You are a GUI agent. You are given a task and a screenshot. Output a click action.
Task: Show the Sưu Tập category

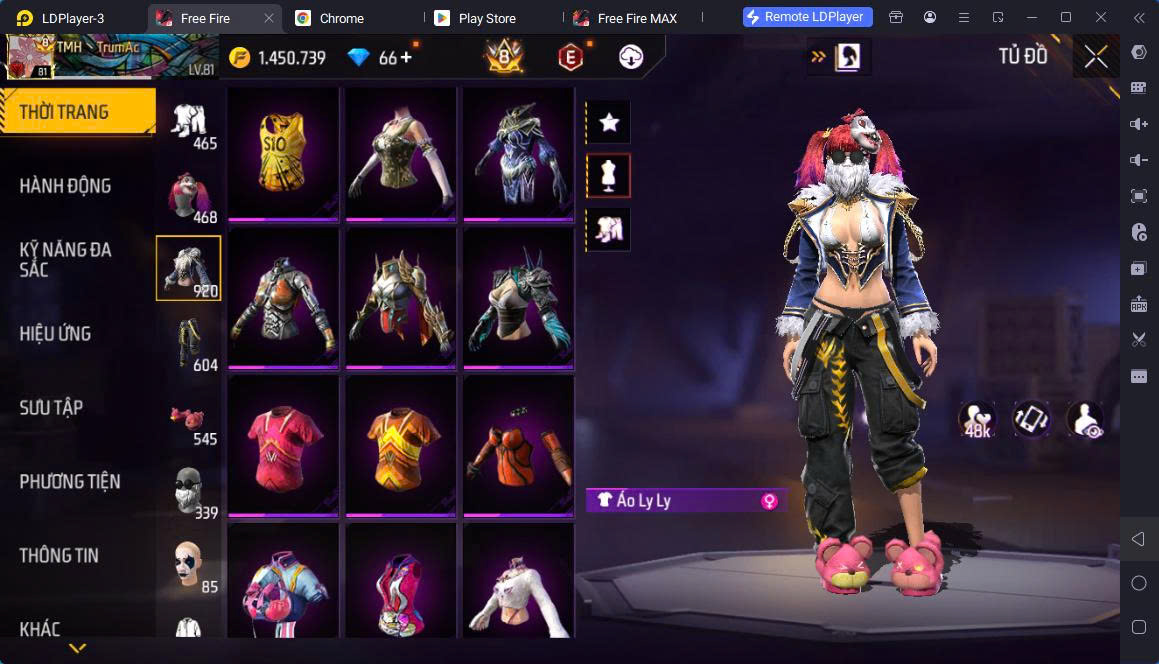point(51,407)
